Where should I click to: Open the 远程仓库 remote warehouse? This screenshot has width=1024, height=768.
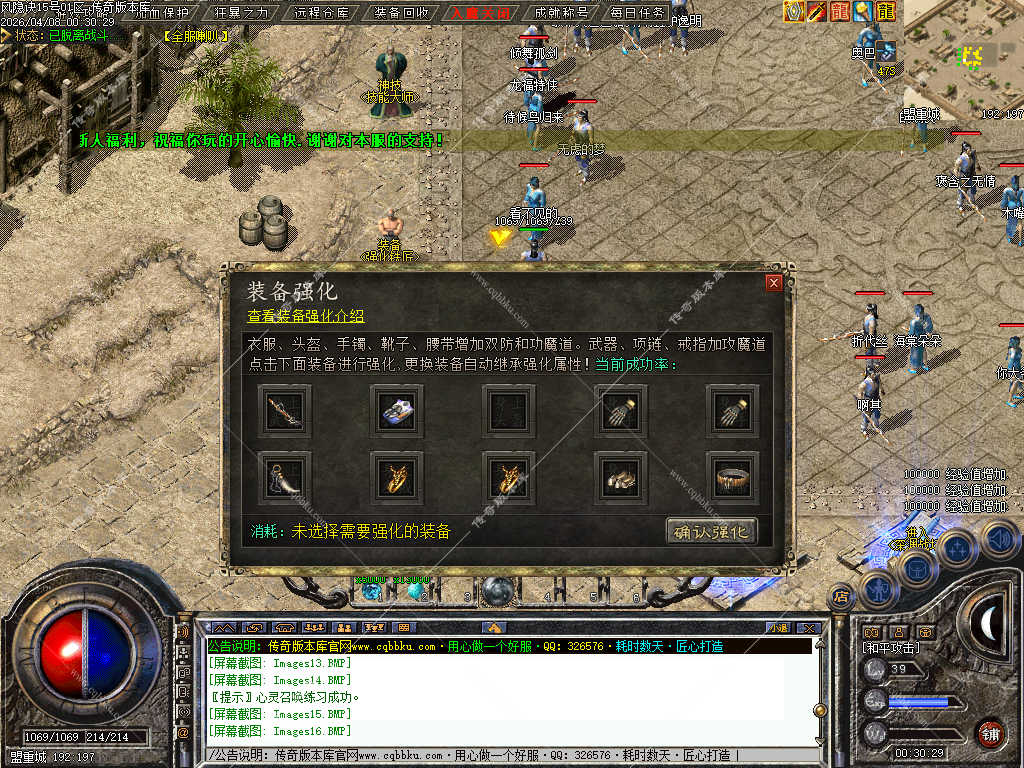tap(322, 13)
